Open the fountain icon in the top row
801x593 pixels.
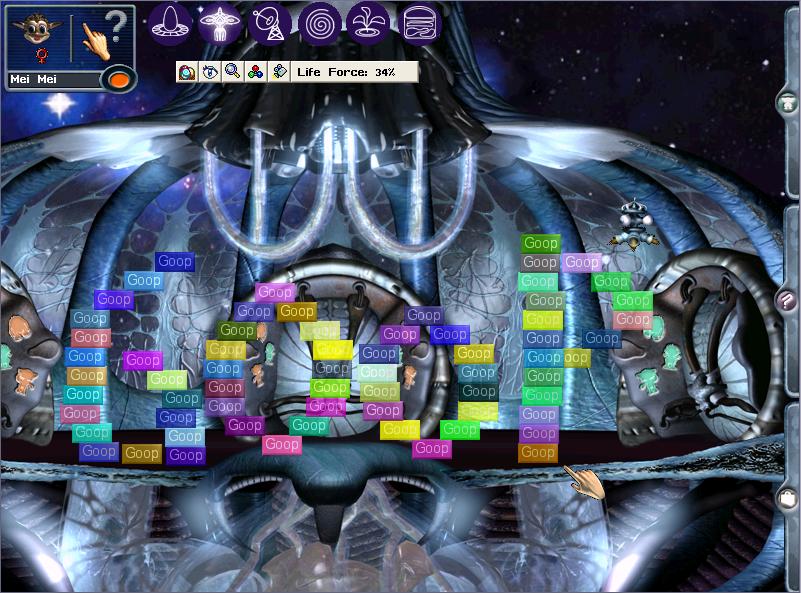[x=370, y=23]
